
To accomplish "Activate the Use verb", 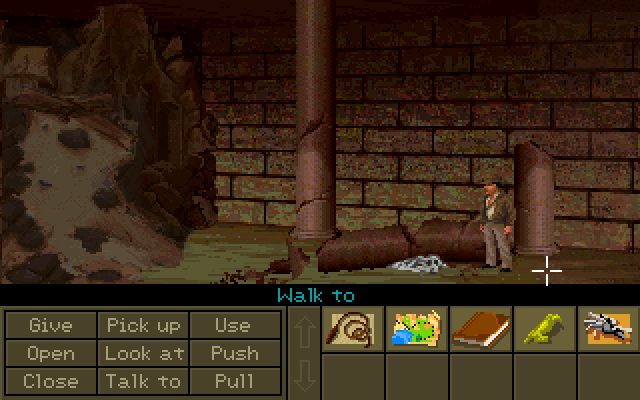I will [x=234, y=325].
